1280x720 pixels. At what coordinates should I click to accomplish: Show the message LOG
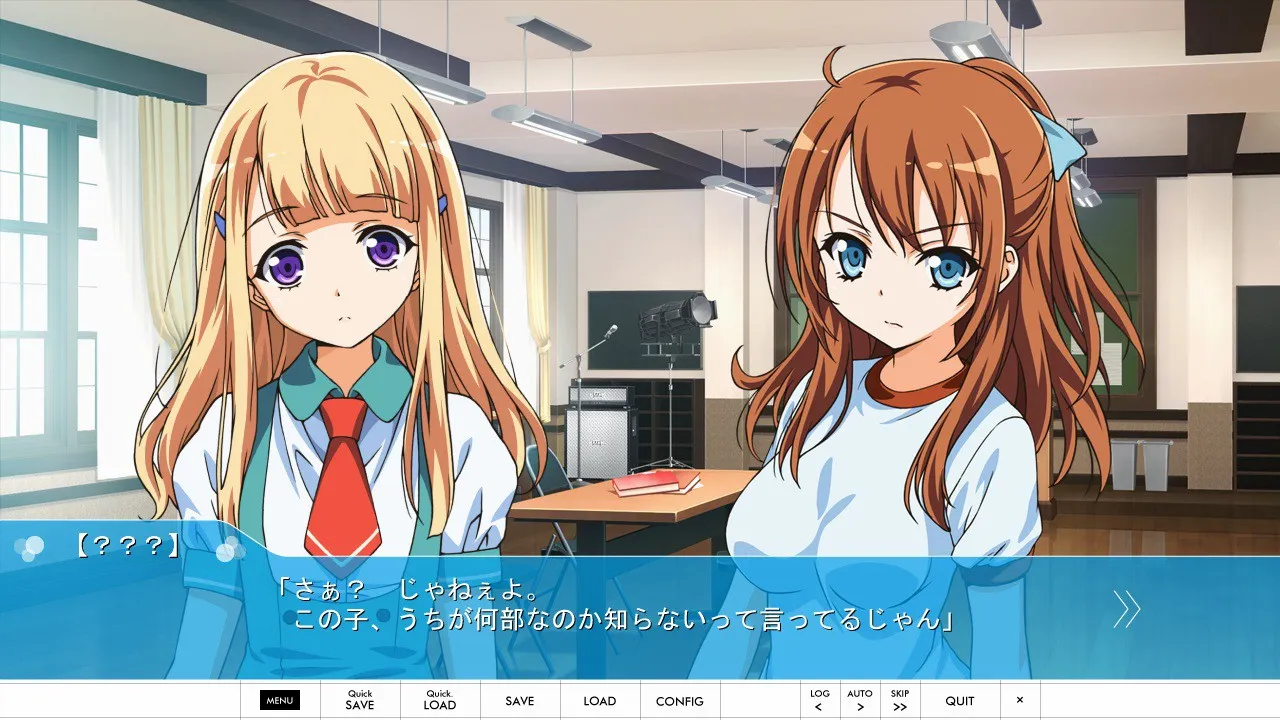[820, 700]
